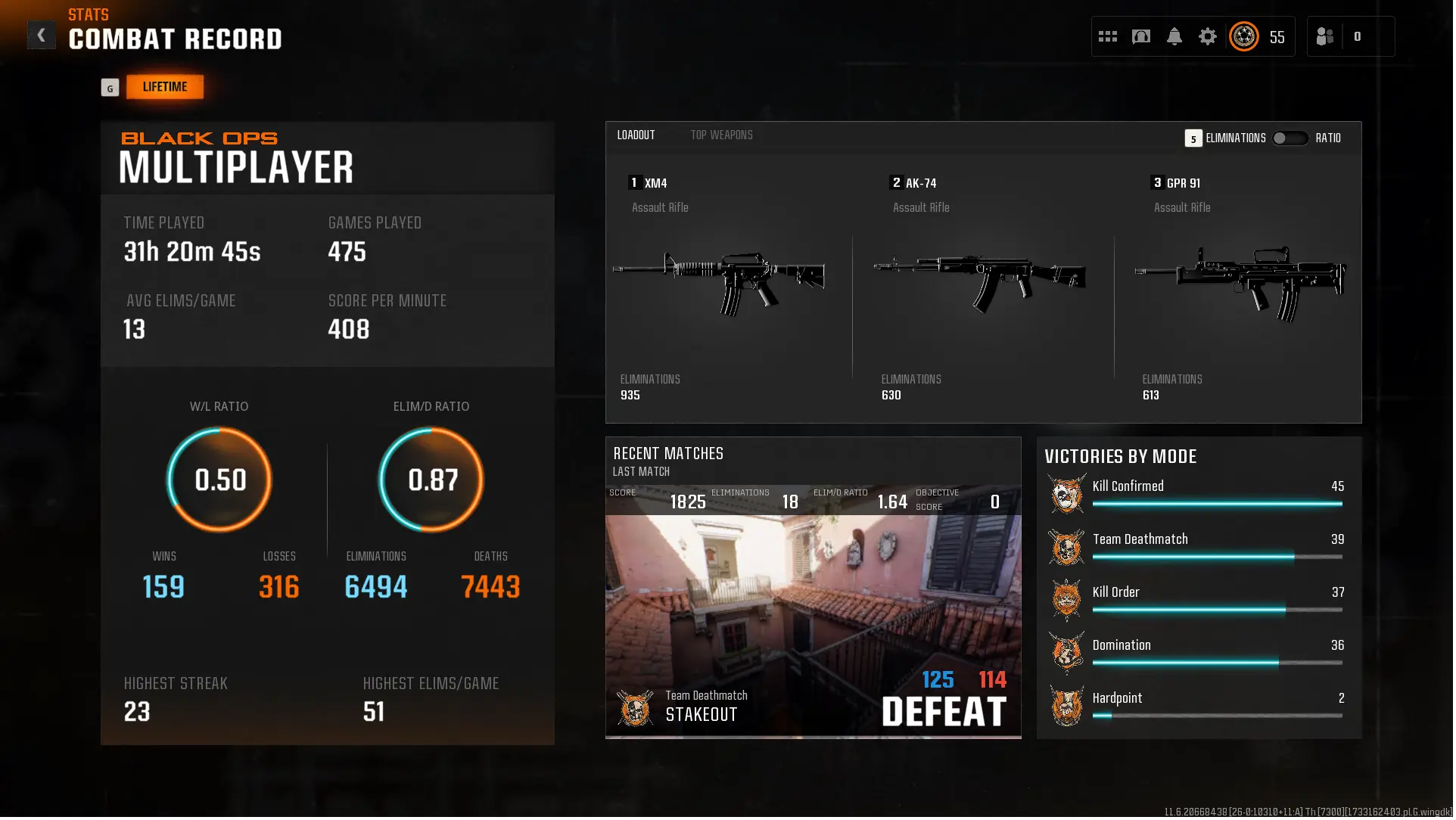This screenshot has height=820, width=1456.
Task: Click the back arrow to exit Combat Record
Action: 42,34
